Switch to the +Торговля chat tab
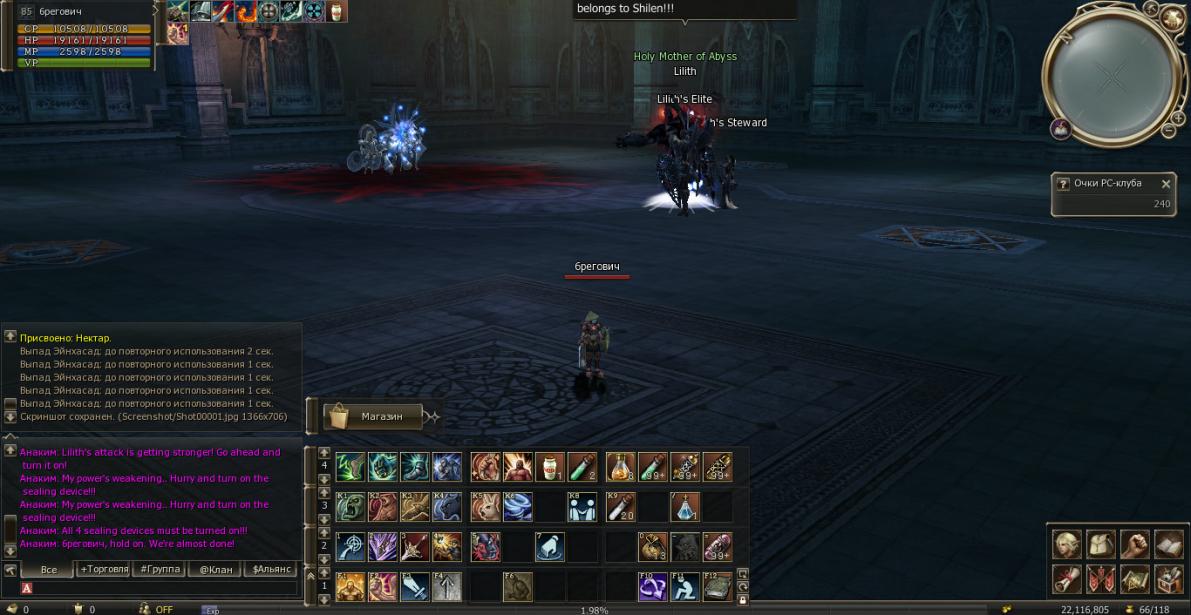The width and height of the screenshot is (1191, 615). (104, 569)
